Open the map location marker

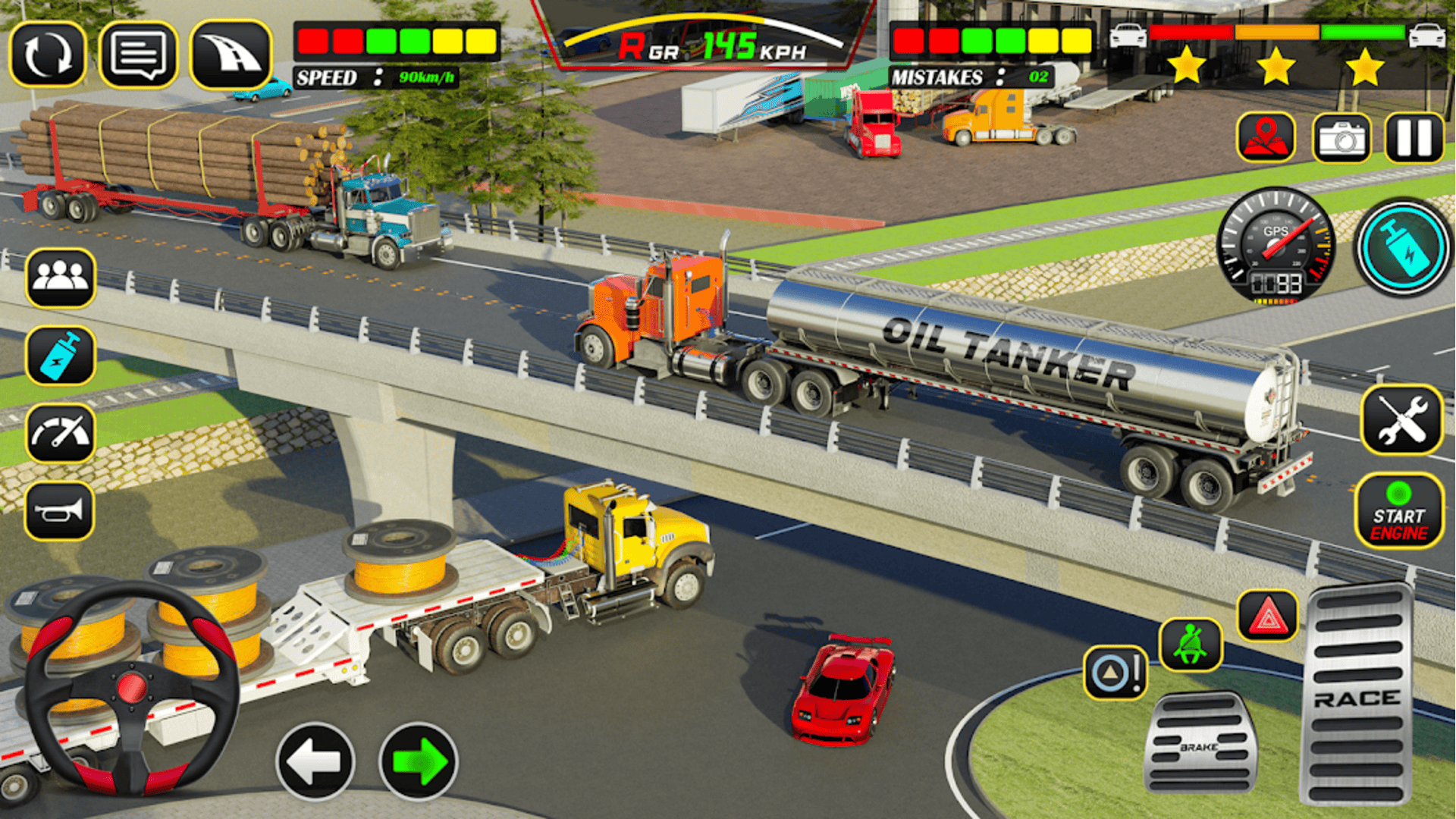(x=1268, y=136)
